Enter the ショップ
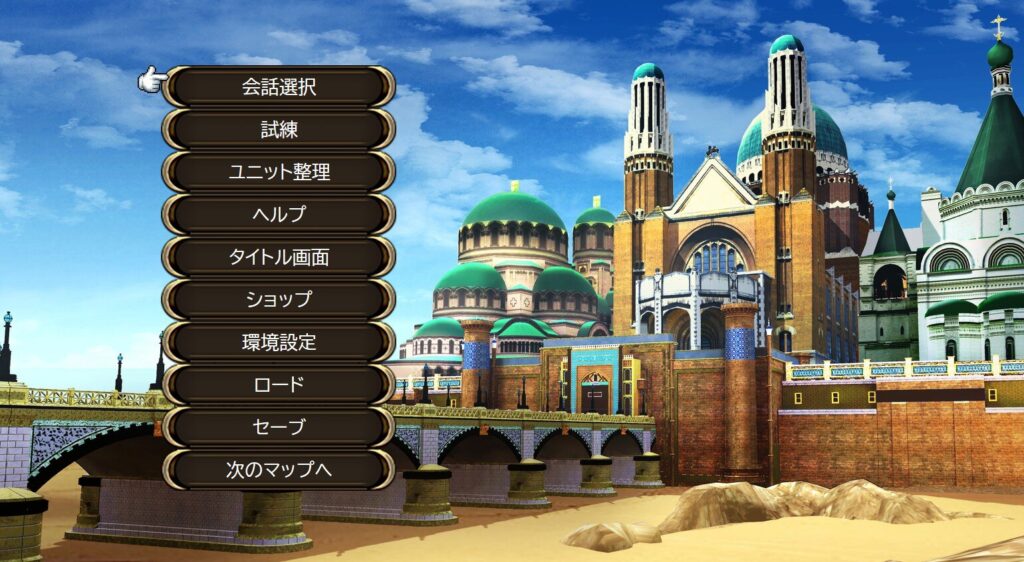 coord(278,299)
